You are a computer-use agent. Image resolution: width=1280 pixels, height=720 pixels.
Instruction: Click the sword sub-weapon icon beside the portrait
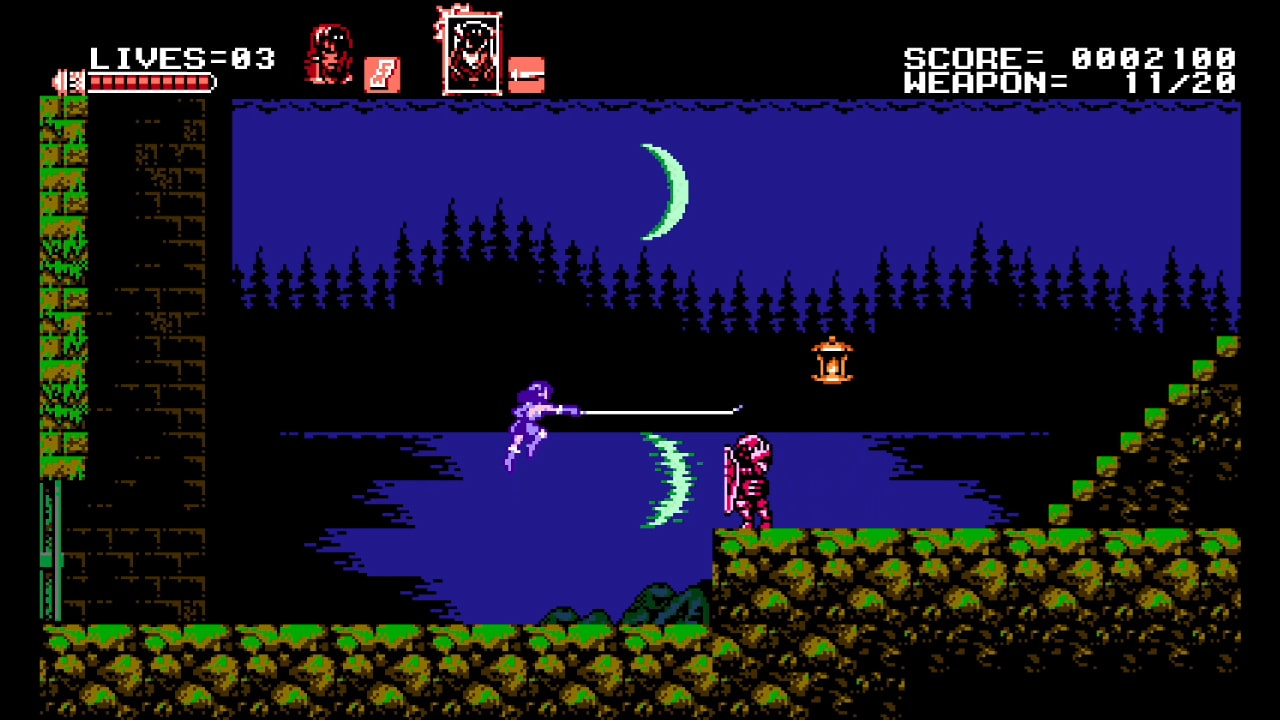pyautogui.click(x=527, y=74)
